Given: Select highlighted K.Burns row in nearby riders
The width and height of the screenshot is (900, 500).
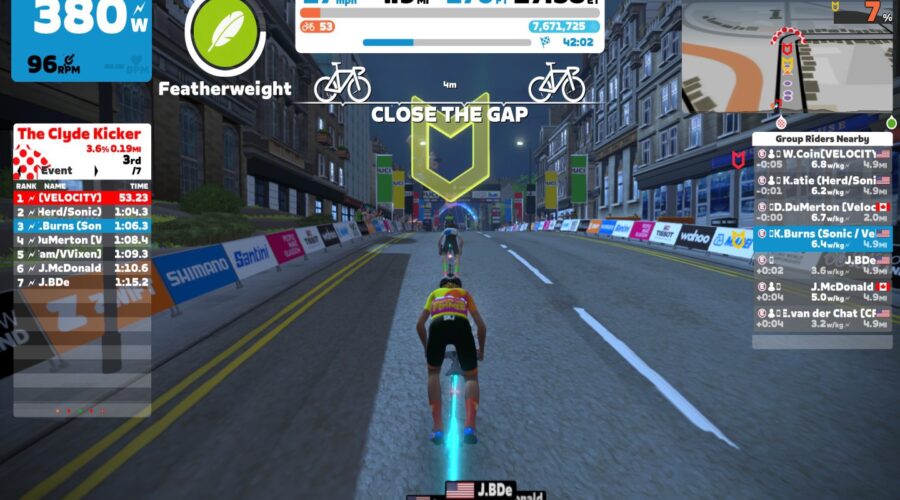Looking at the screenshot, I should click(x=822, y=238).
